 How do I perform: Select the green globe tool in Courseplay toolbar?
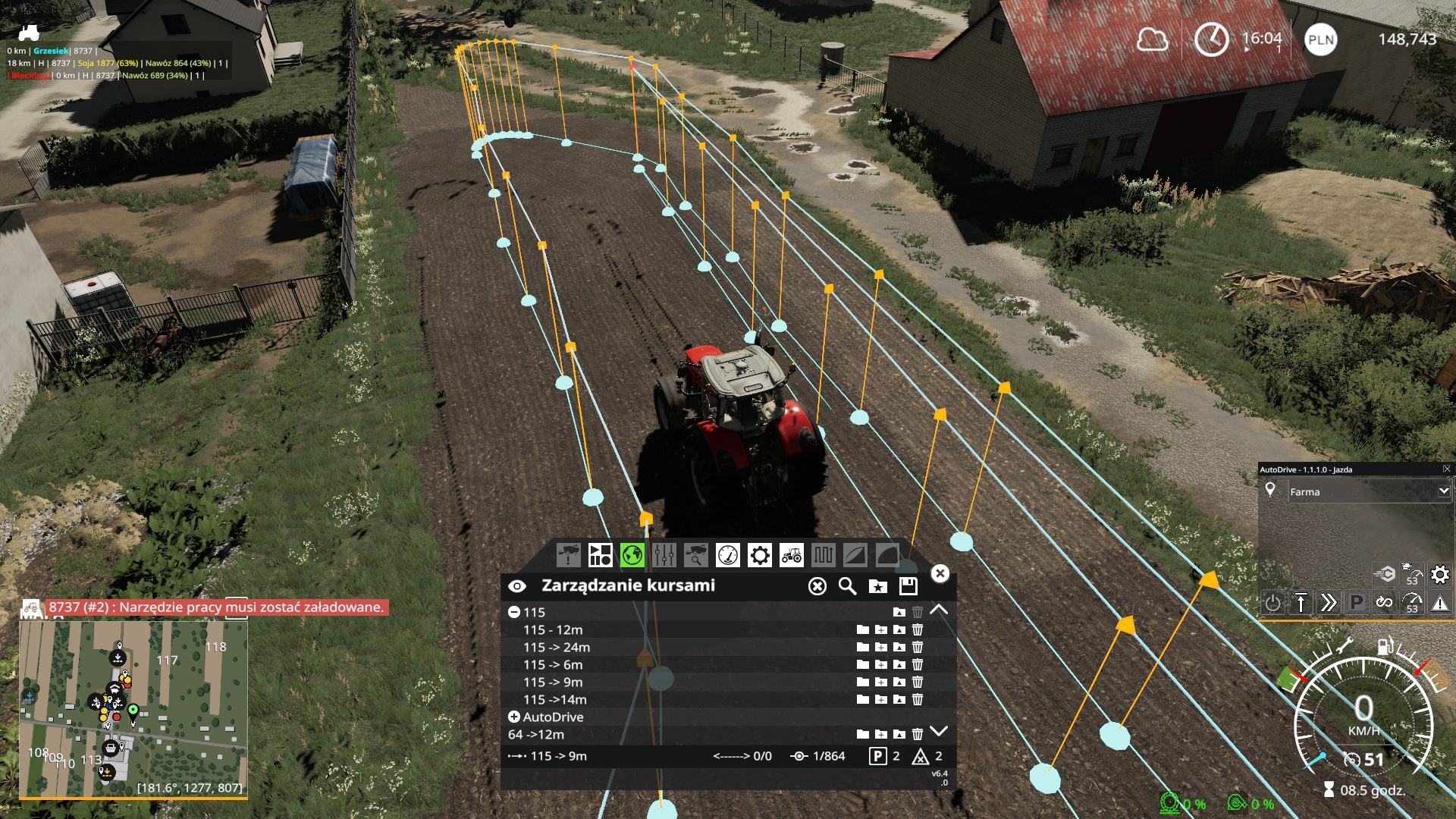coord(632,556)
